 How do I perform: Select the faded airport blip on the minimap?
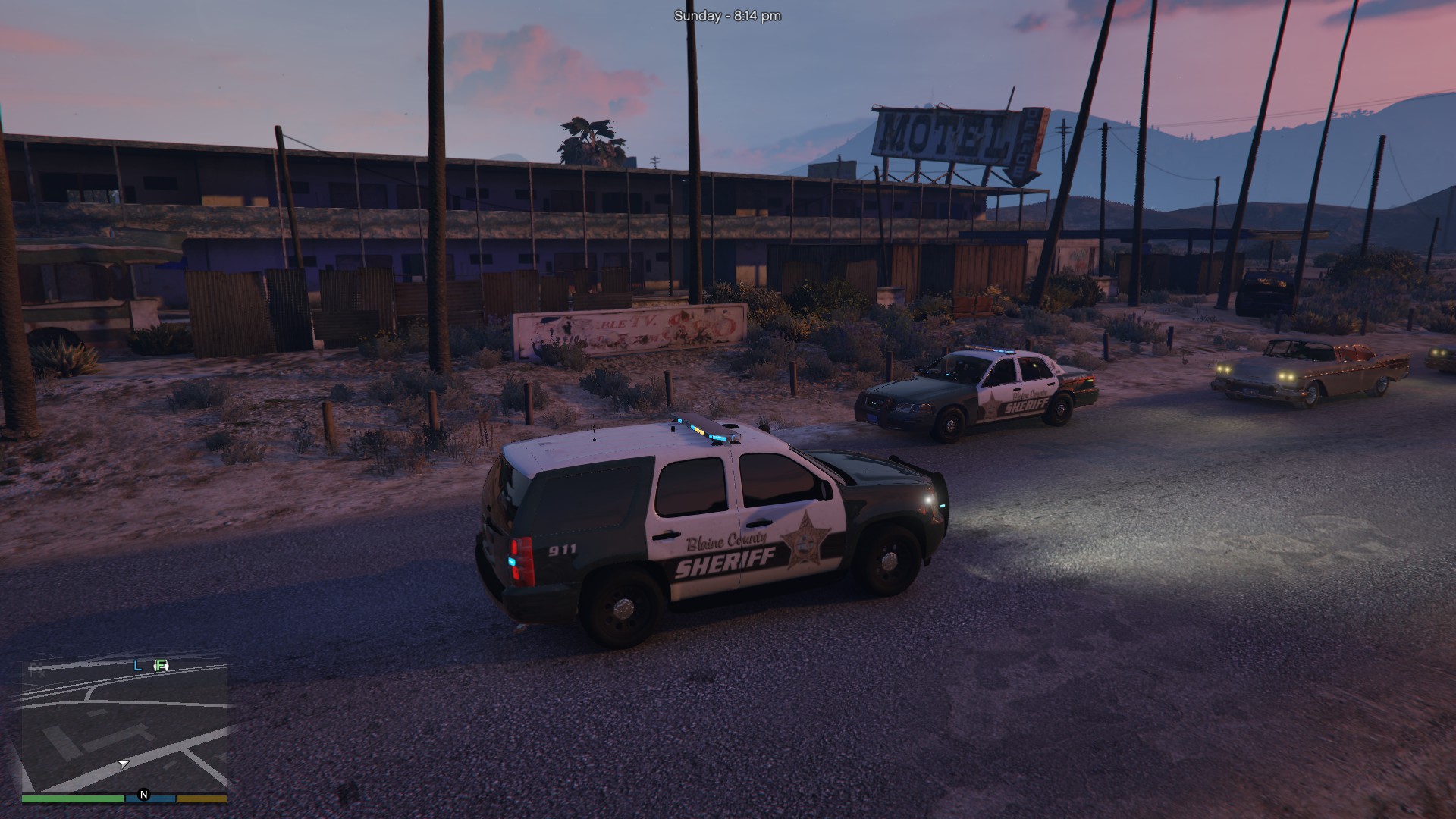[36, 667]
